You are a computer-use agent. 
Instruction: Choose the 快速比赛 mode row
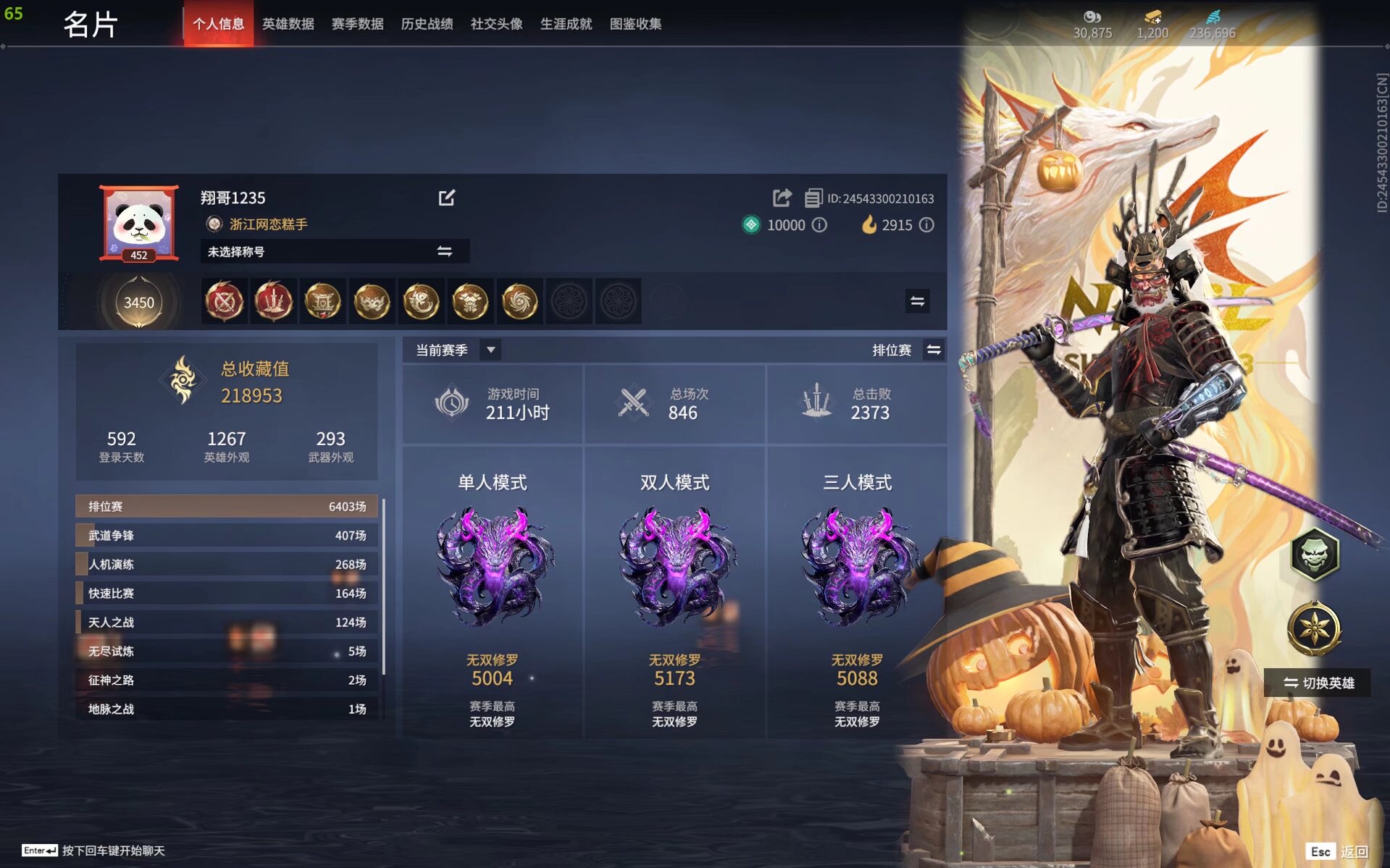[227, 594]
